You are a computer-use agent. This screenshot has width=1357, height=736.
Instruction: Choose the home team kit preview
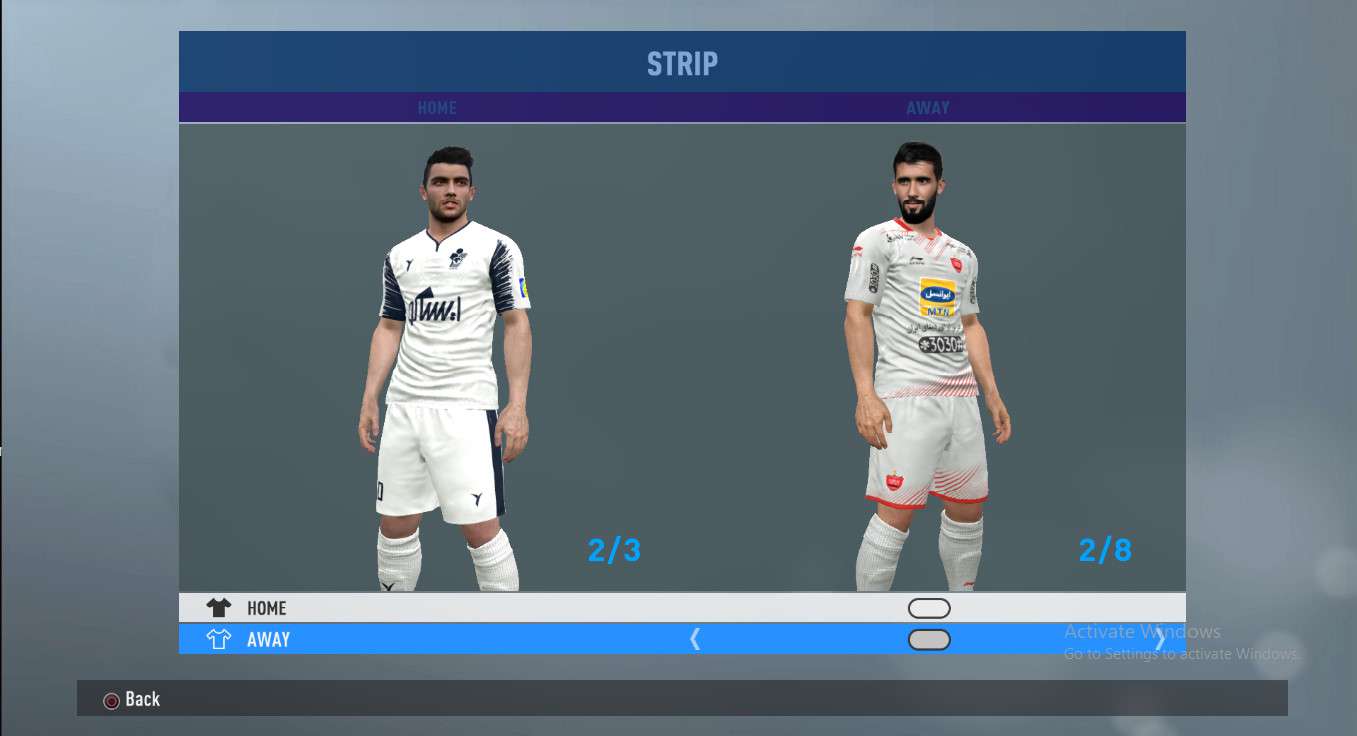(x=445, y=370)
